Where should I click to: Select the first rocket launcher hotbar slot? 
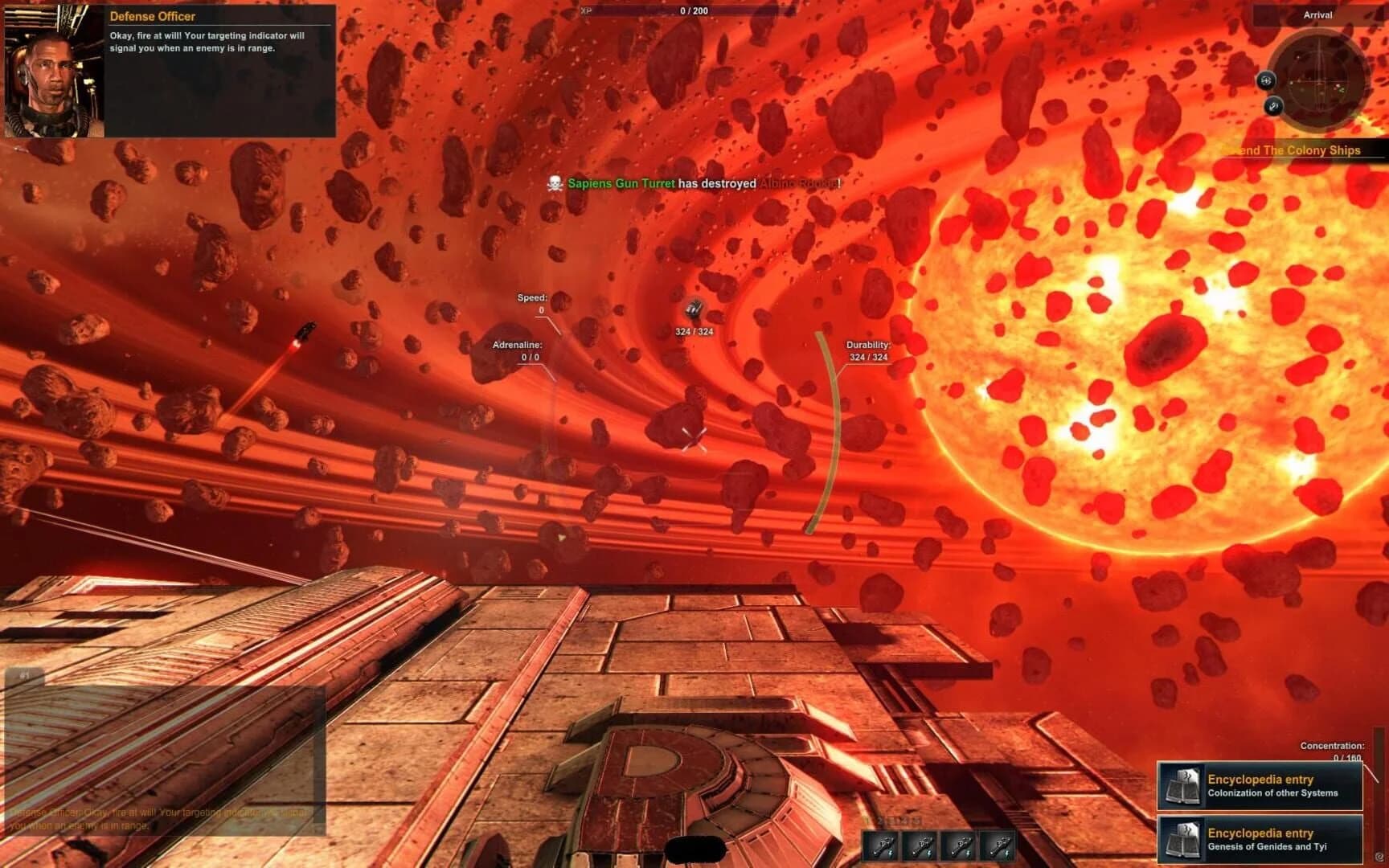click(880, 845)
